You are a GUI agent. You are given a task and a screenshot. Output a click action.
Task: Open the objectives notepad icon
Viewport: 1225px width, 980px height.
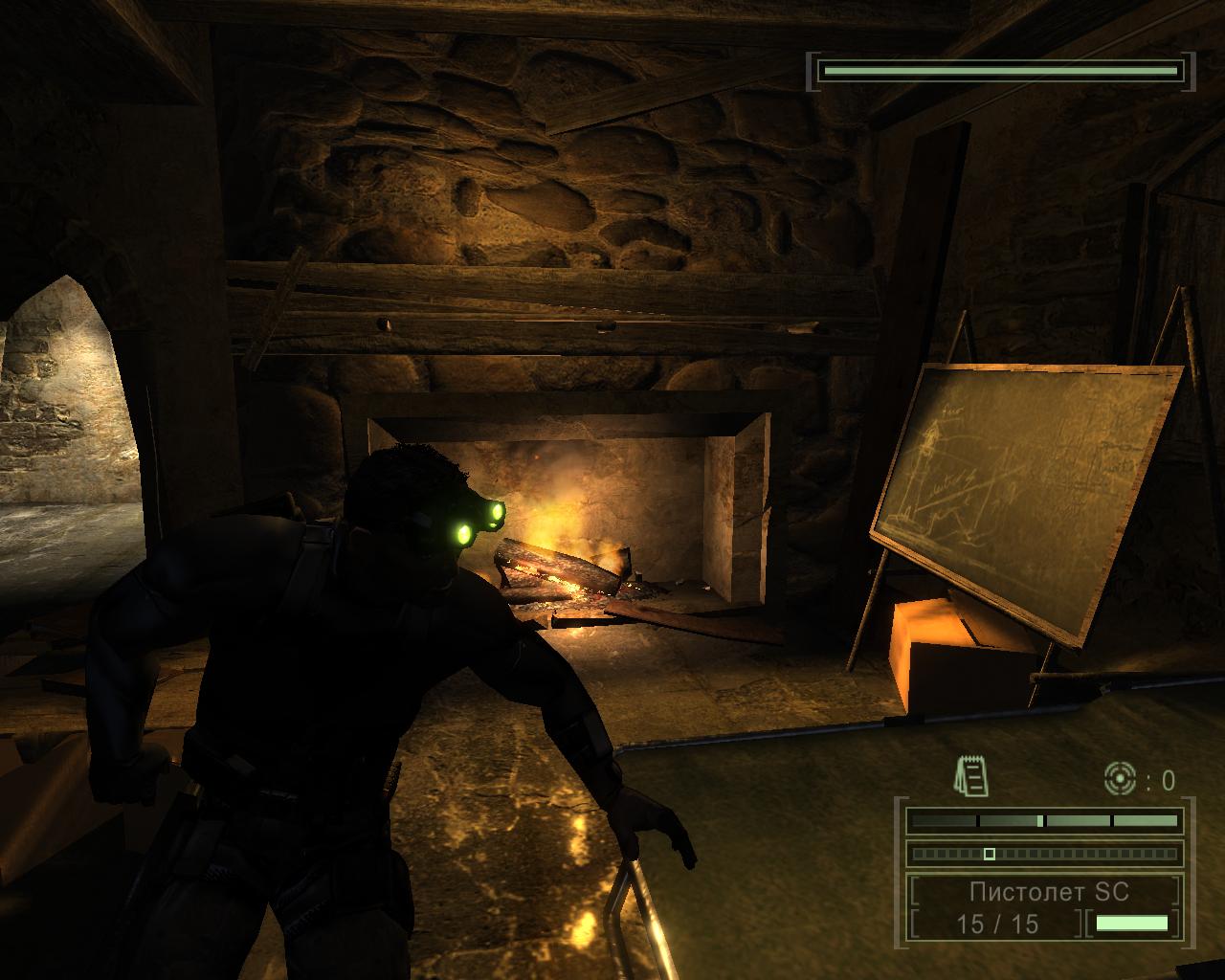pyautogui.click(x=970, y=776)
